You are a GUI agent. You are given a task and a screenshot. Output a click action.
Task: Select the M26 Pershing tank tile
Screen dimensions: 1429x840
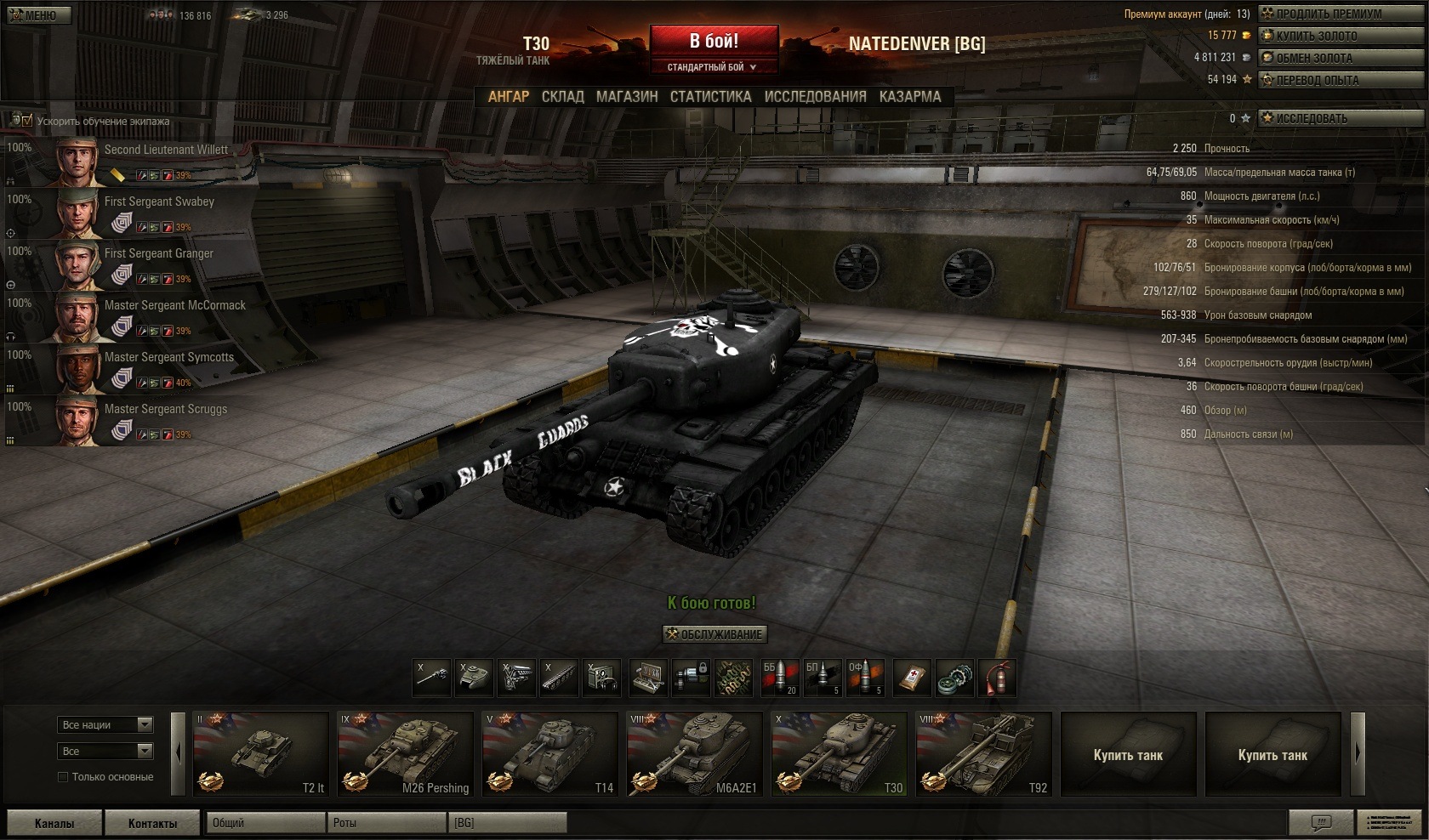[x=405, y=754]
